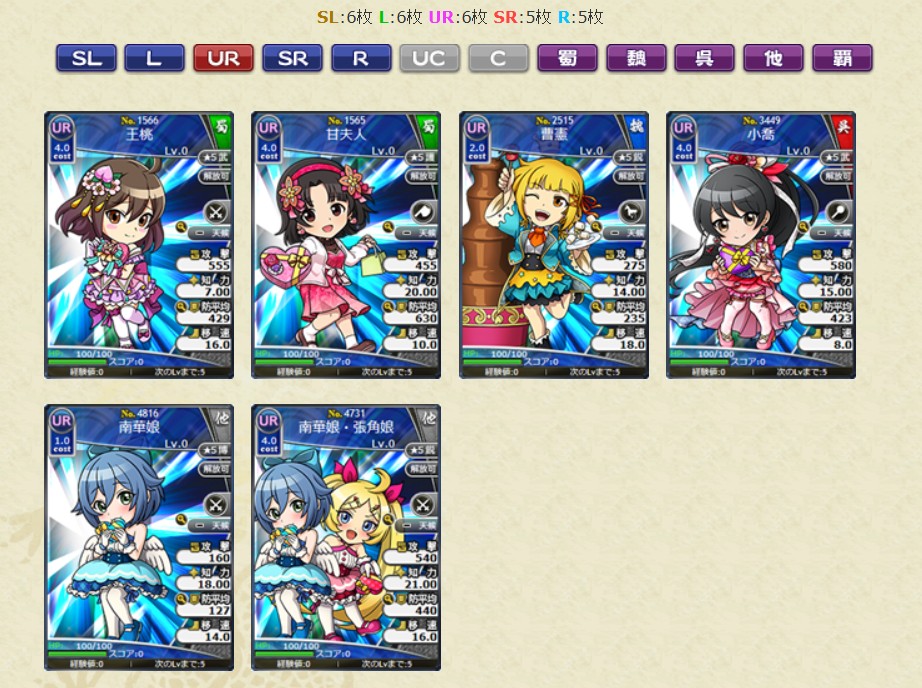Select the 覇 filter button
Screen dimensions: 922x688
tap(842, 58)
